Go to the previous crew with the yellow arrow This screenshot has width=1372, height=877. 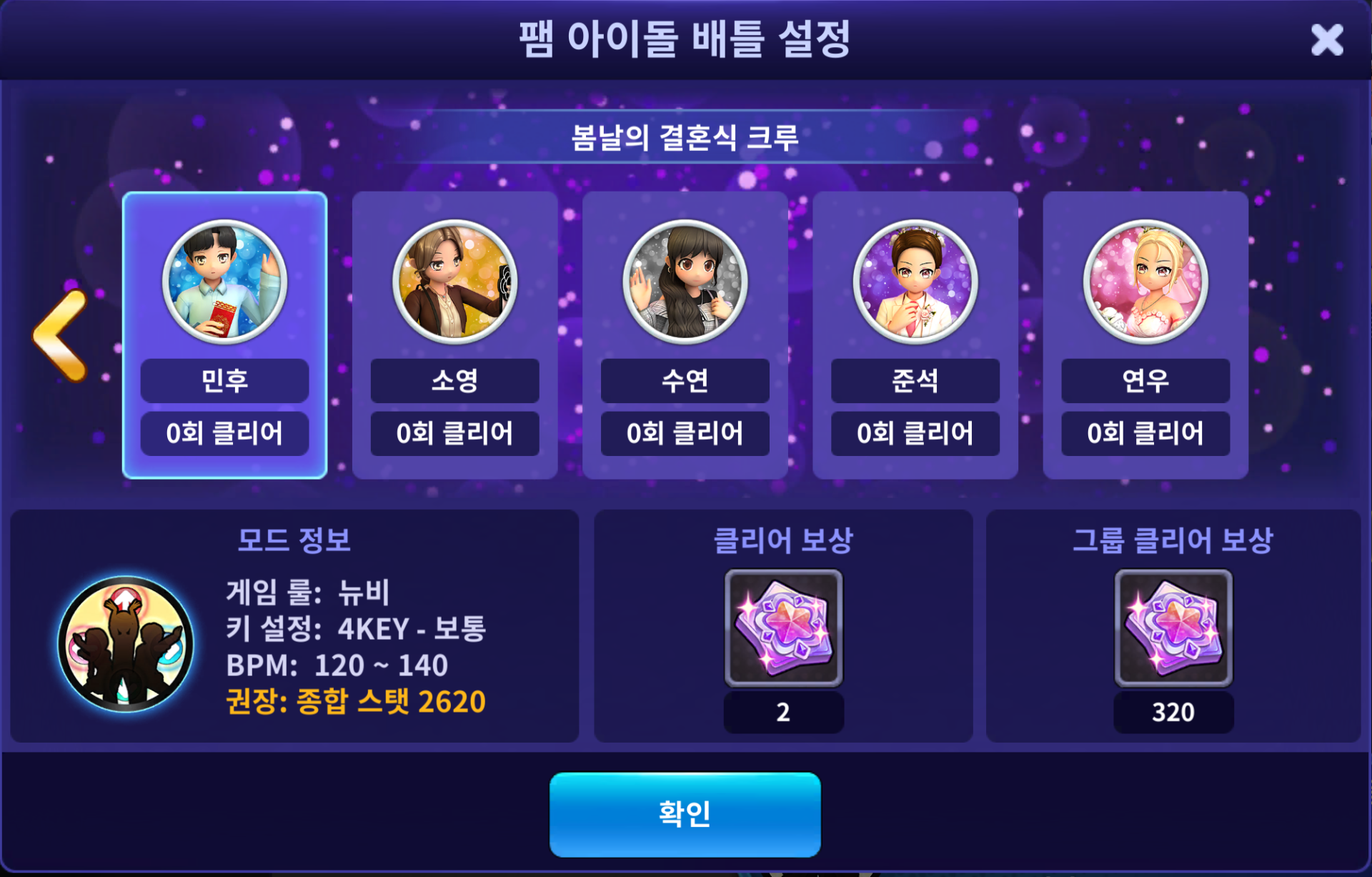61,335
